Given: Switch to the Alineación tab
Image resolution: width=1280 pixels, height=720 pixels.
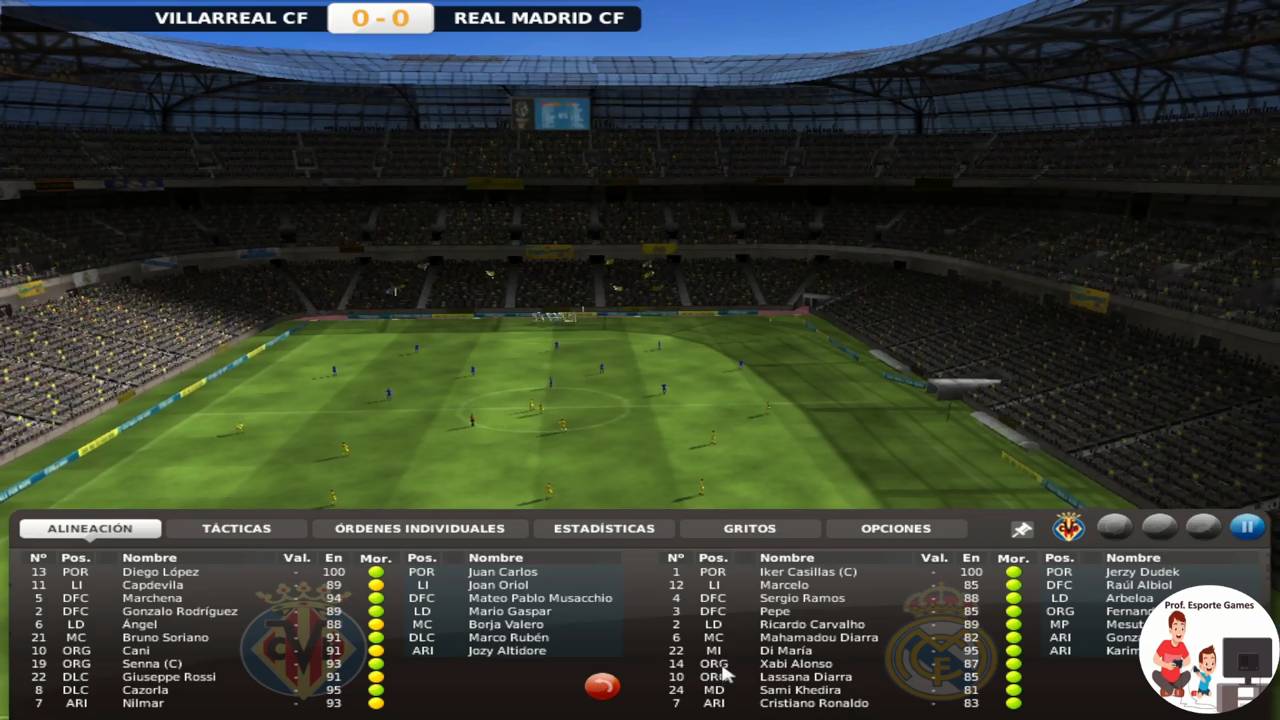Looking at the screenshot, I should [90, 528].
